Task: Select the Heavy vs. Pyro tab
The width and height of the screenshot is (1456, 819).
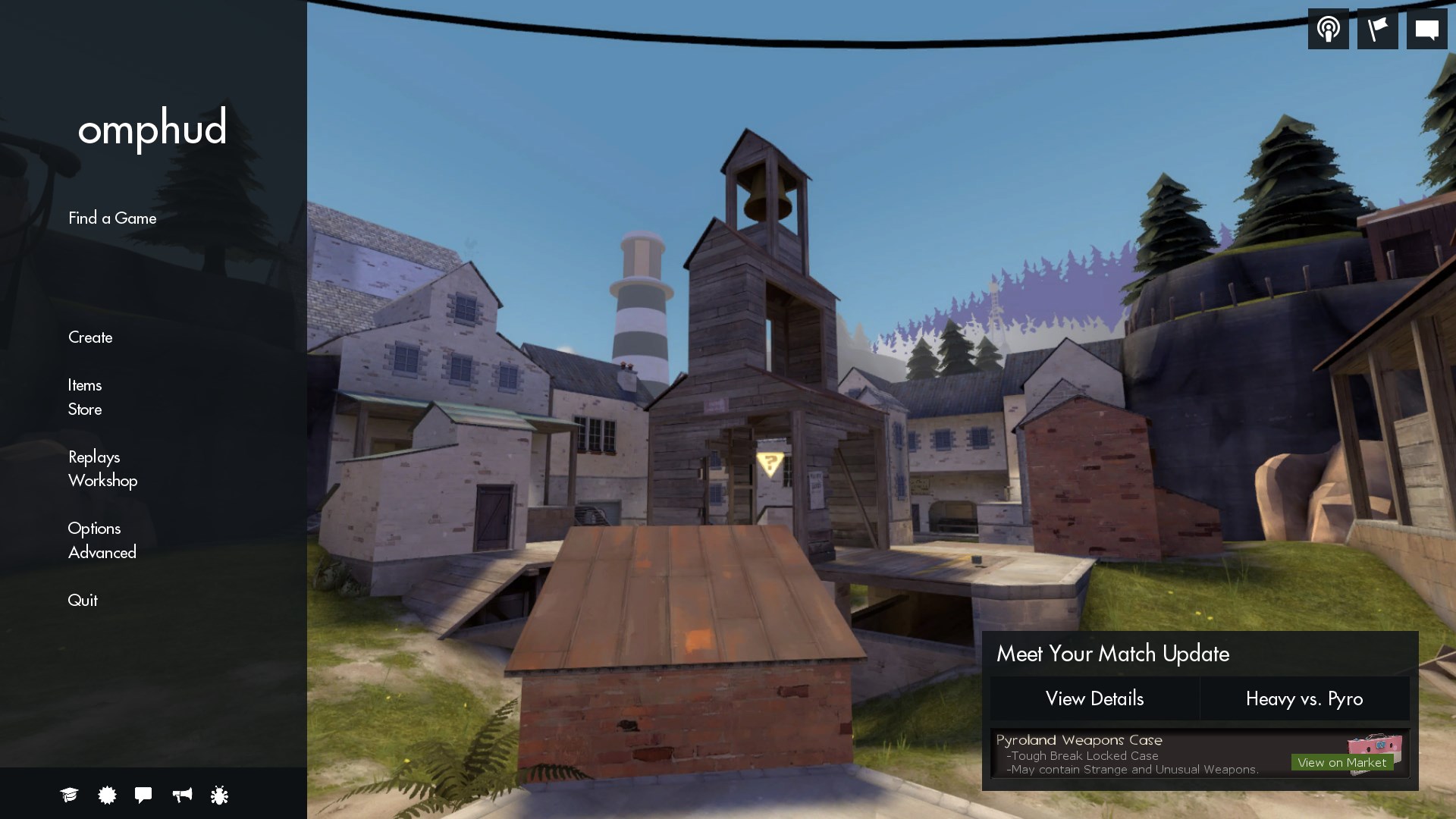Action: (1304, 699)
